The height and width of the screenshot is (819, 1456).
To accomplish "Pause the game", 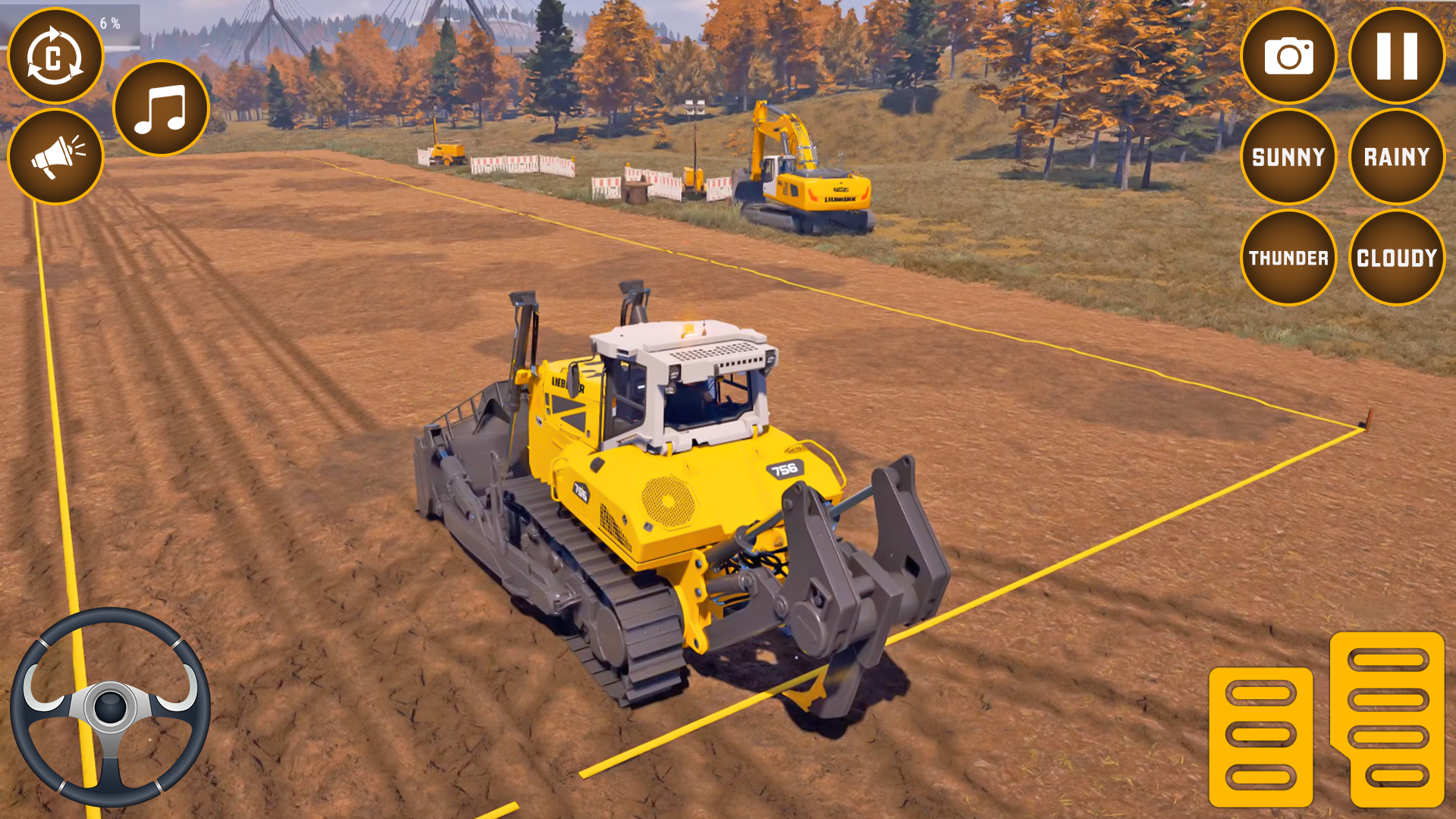I will pyautogui.click(x=1396, y=56).
